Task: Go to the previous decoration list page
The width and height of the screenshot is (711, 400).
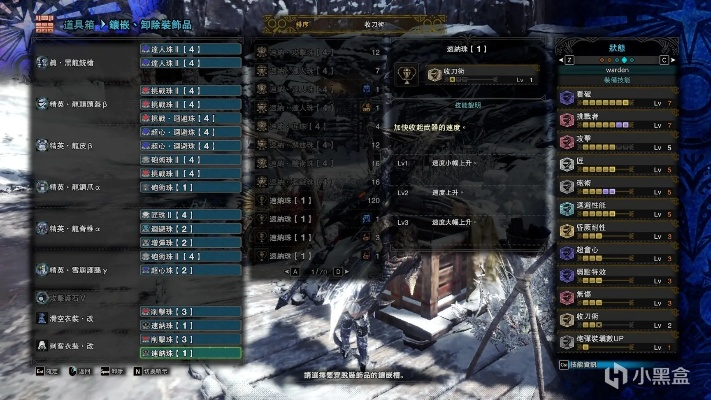Action: 294,270
